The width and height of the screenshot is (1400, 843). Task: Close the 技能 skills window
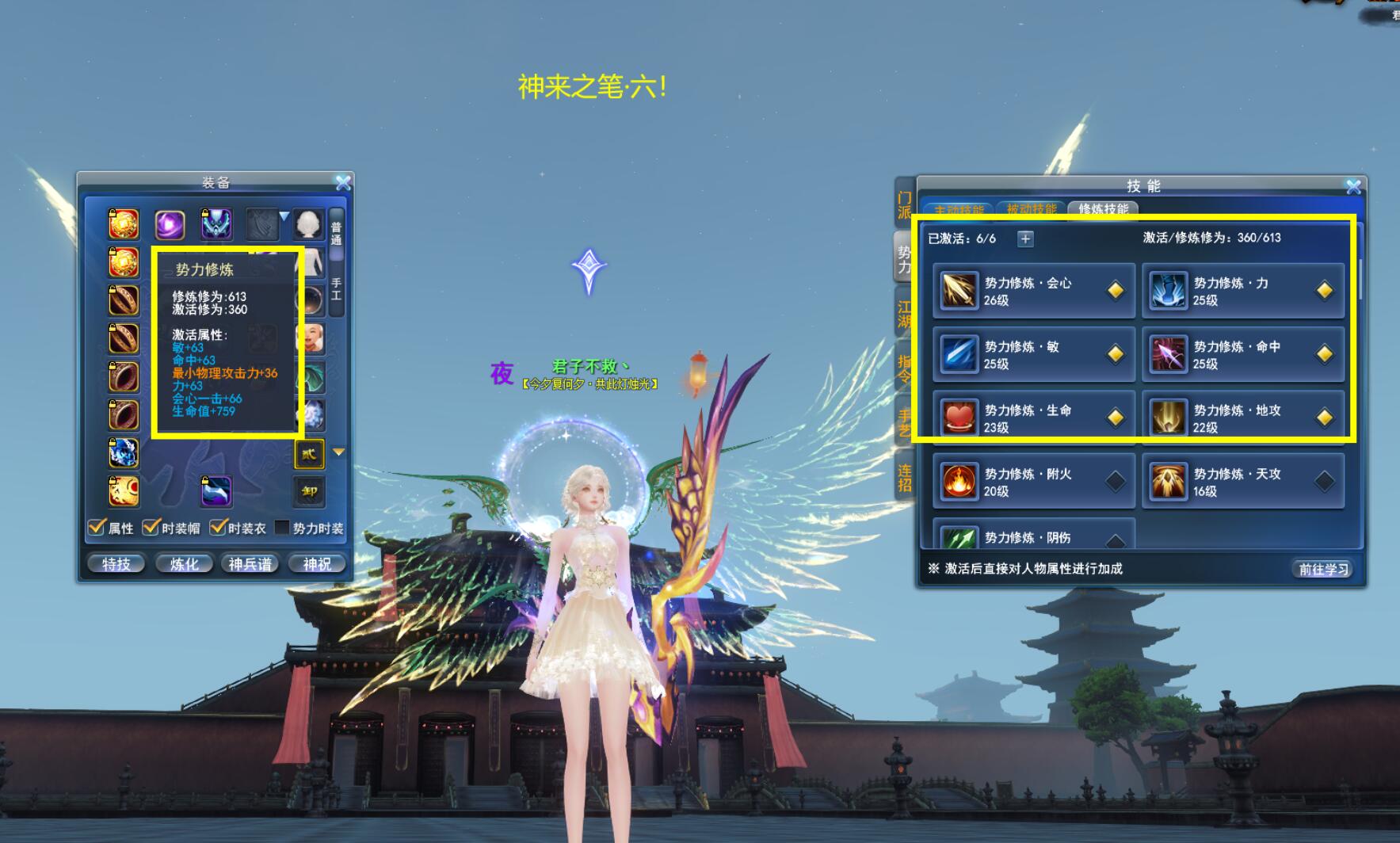click(x=1353, y=187)
